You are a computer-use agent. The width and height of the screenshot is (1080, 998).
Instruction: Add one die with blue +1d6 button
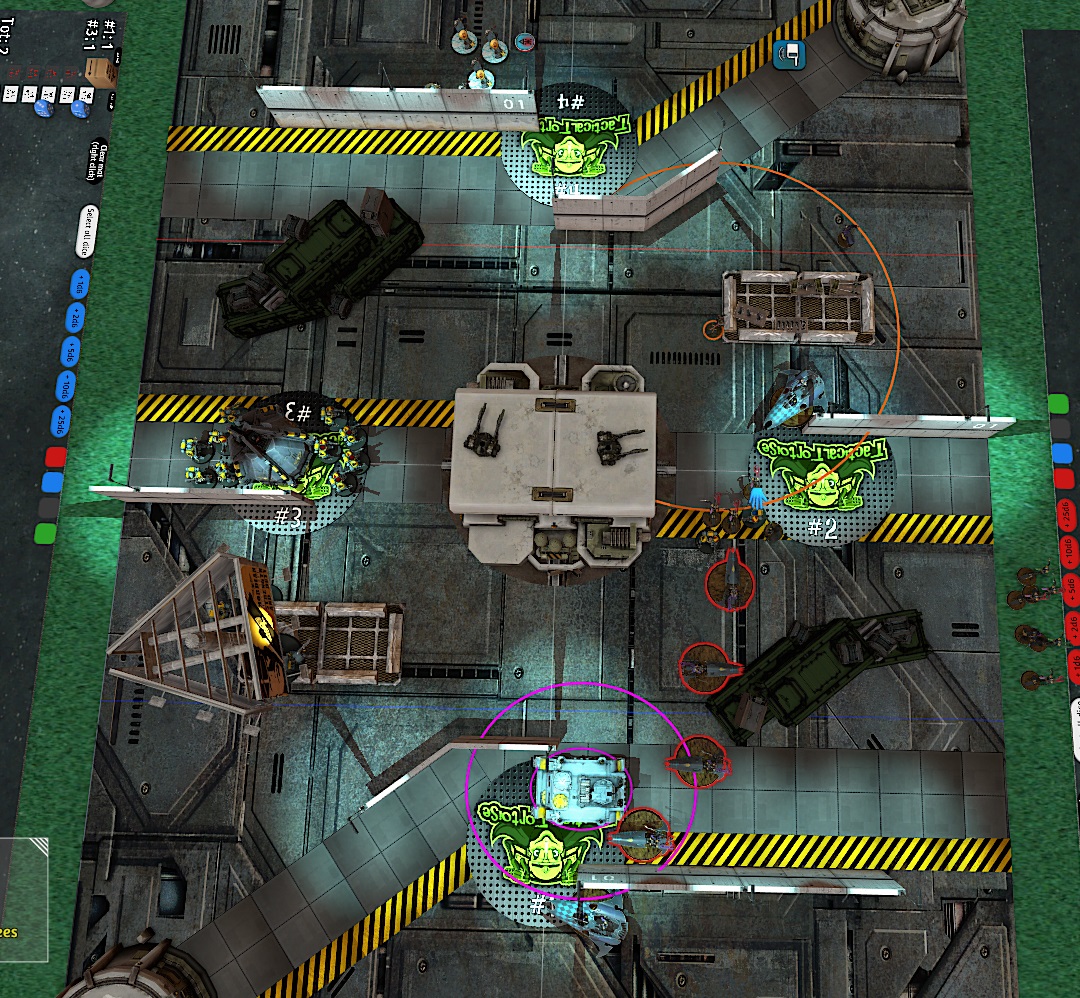[x=80, y=285]
